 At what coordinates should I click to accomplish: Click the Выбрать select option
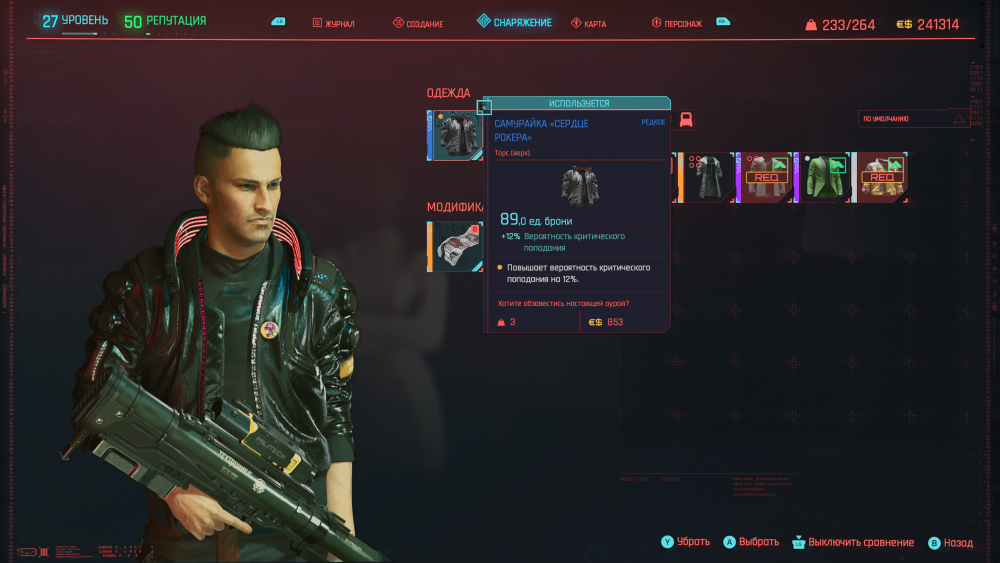[x=750, y=542]
